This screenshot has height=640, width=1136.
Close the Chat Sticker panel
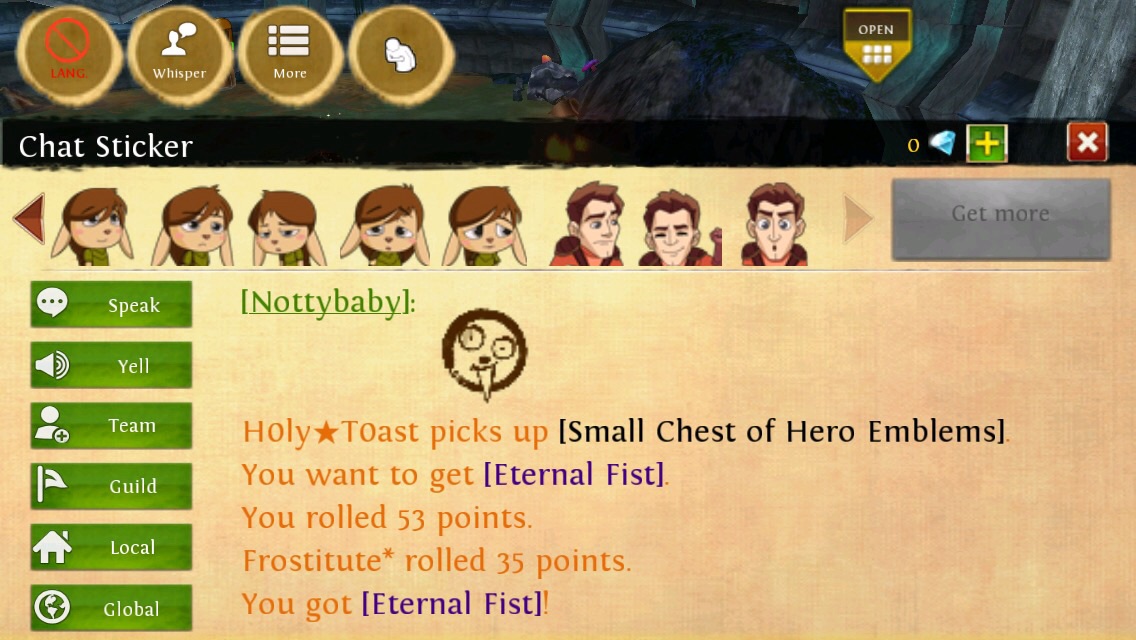click(x=1087, y=143)
